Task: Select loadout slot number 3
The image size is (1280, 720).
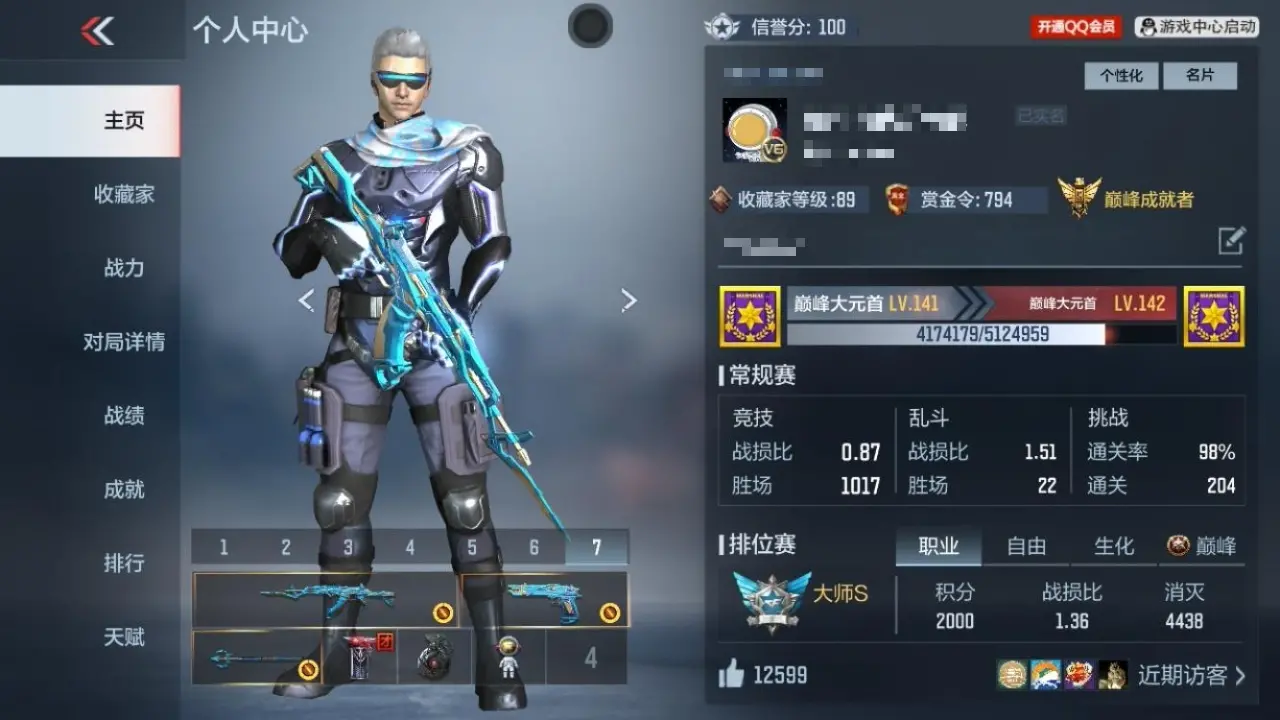Action: tap(348, 547)
